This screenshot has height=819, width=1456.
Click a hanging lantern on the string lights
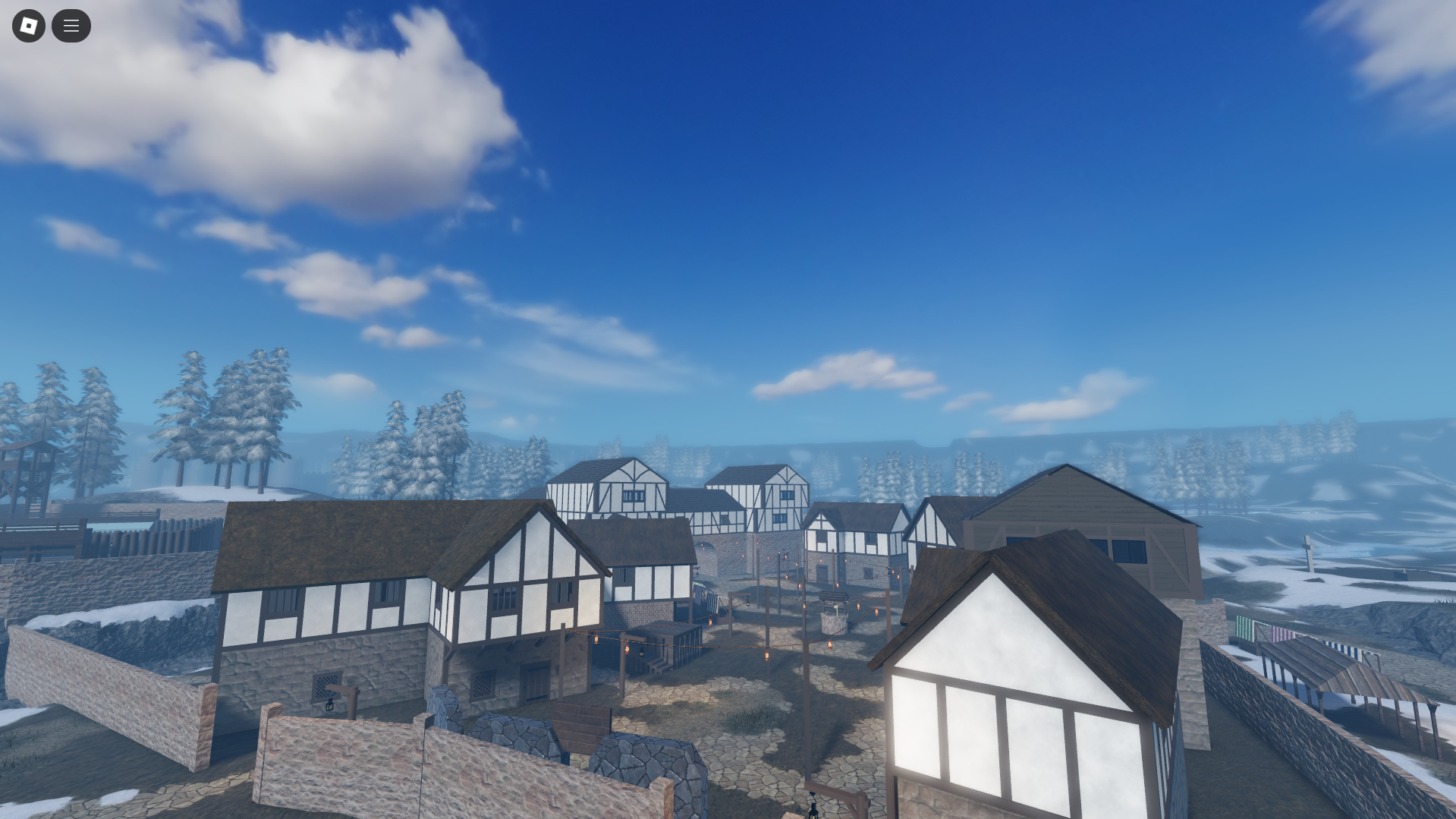point(830,644)
